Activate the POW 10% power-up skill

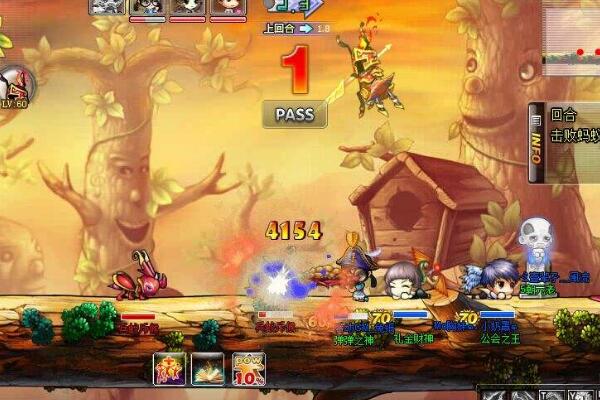(x=248, y=369)
